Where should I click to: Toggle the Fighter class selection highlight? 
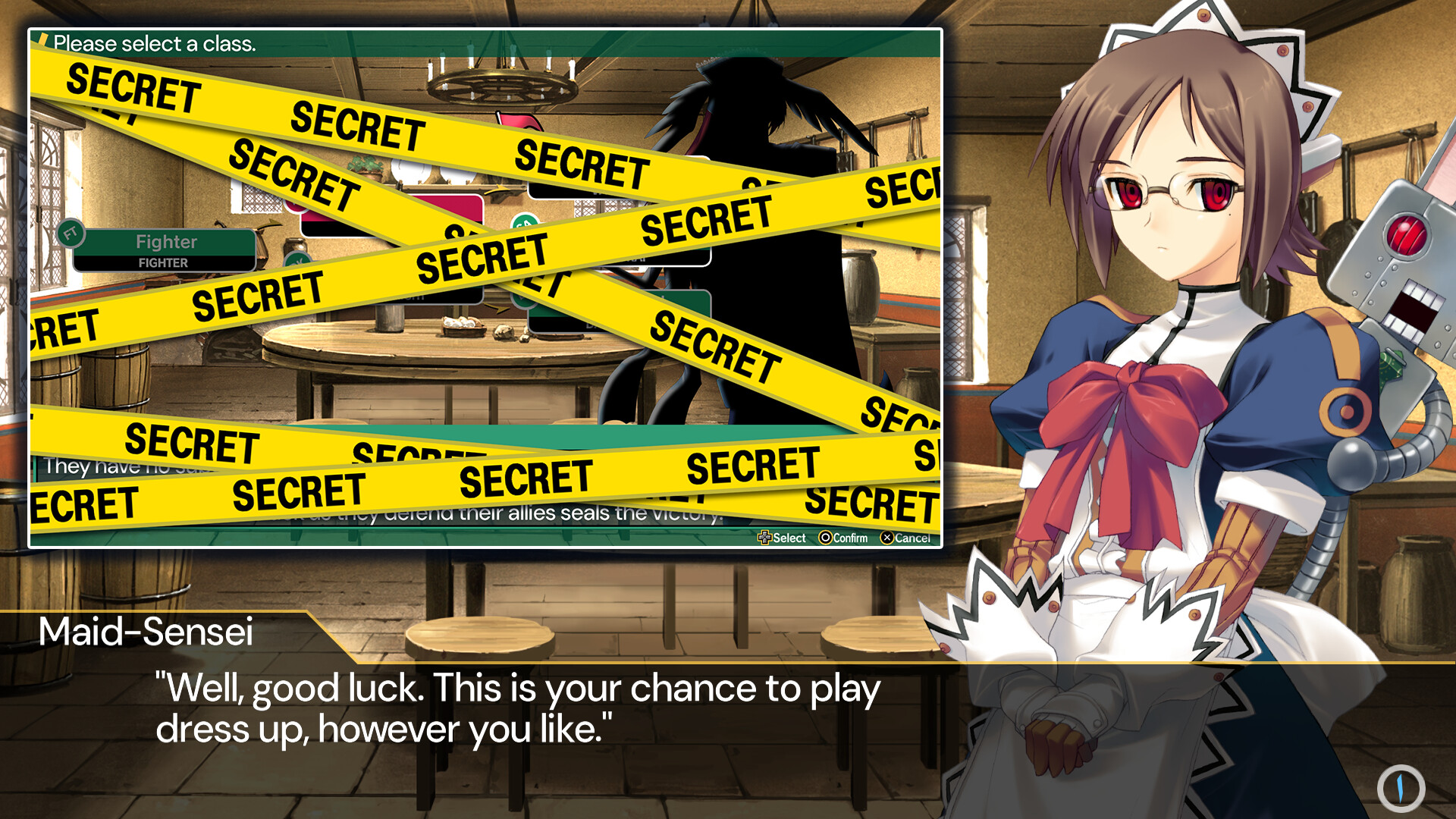(165, 243)
